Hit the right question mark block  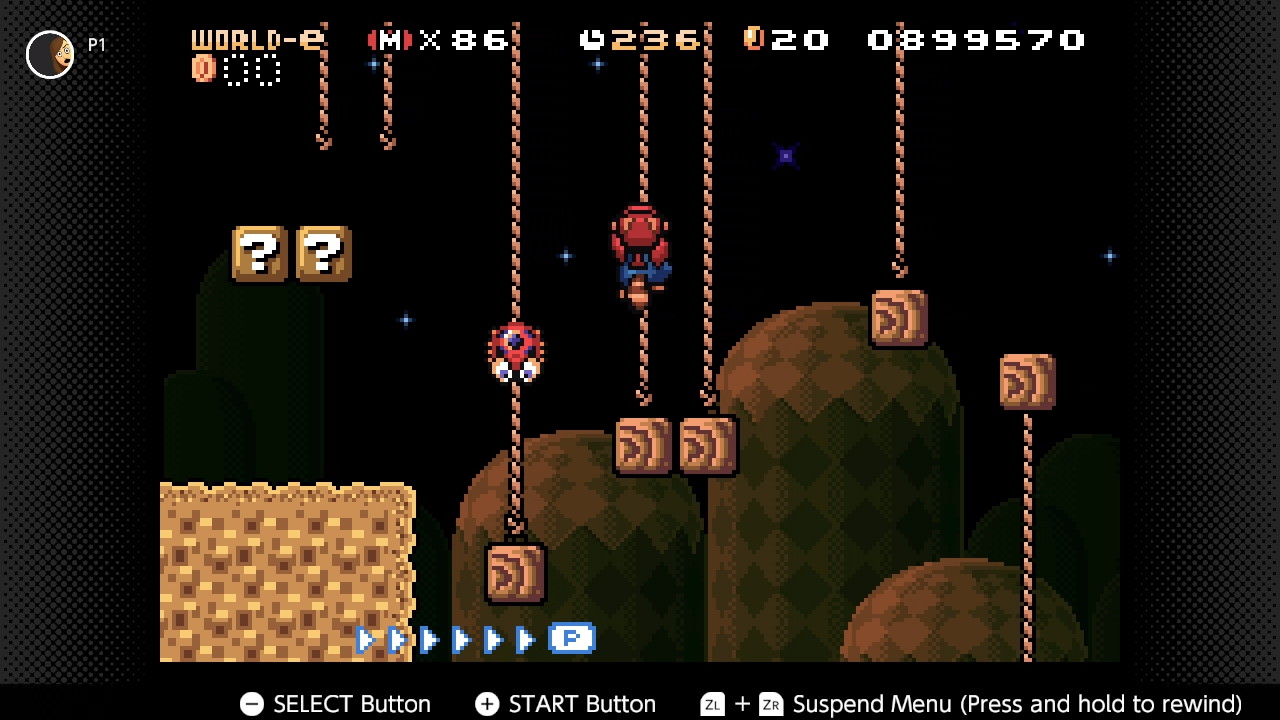(x=323, y=253)
